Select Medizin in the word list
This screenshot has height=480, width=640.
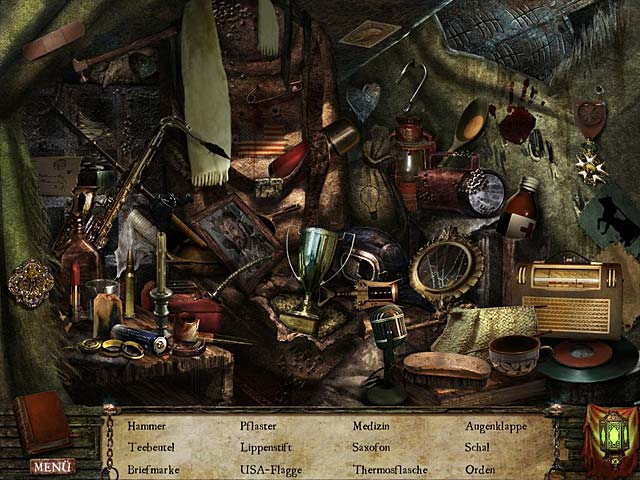pyautogui.click(x=372, y=426)
